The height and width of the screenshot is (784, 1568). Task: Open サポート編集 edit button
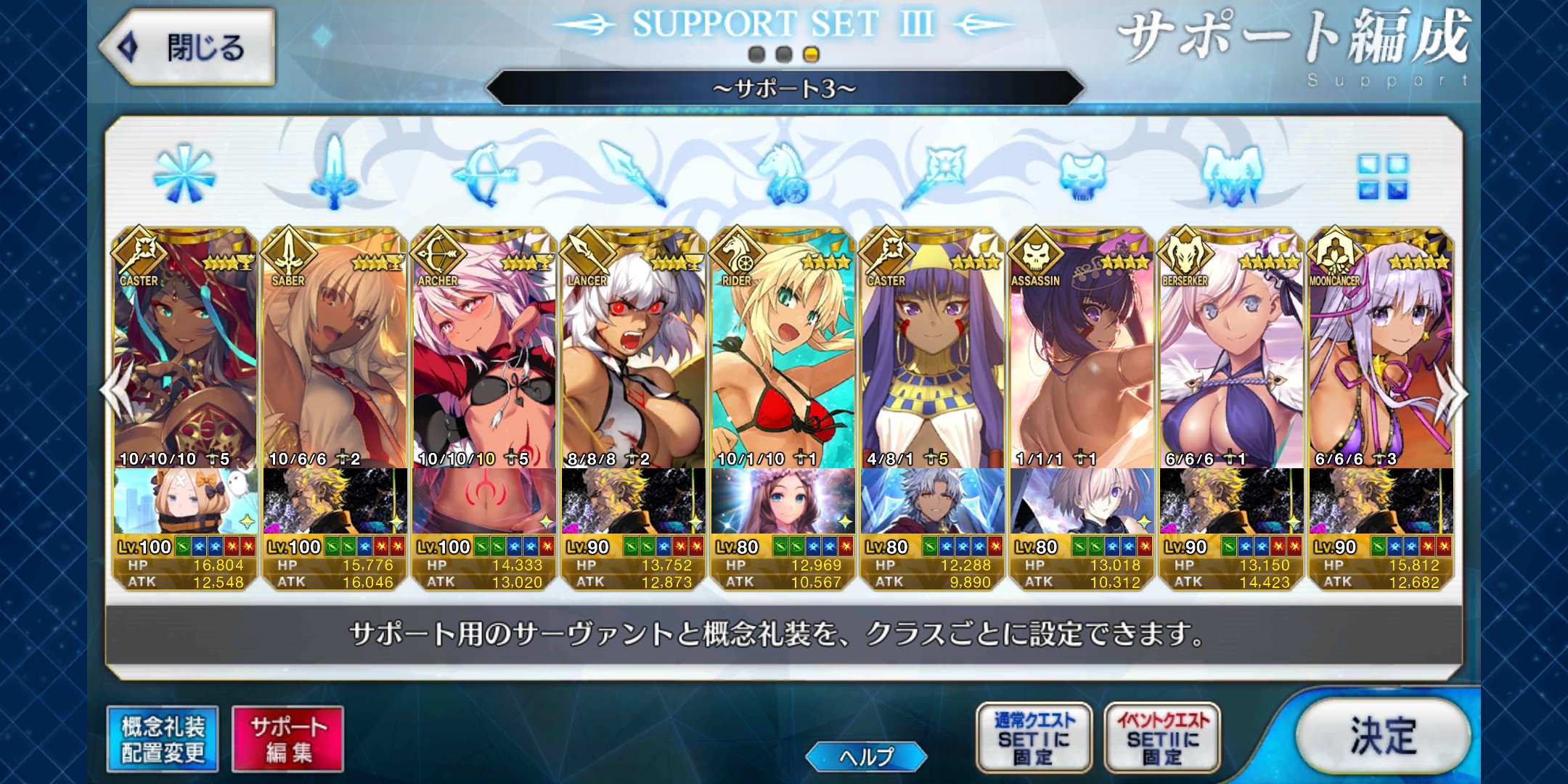pos(287,738)
